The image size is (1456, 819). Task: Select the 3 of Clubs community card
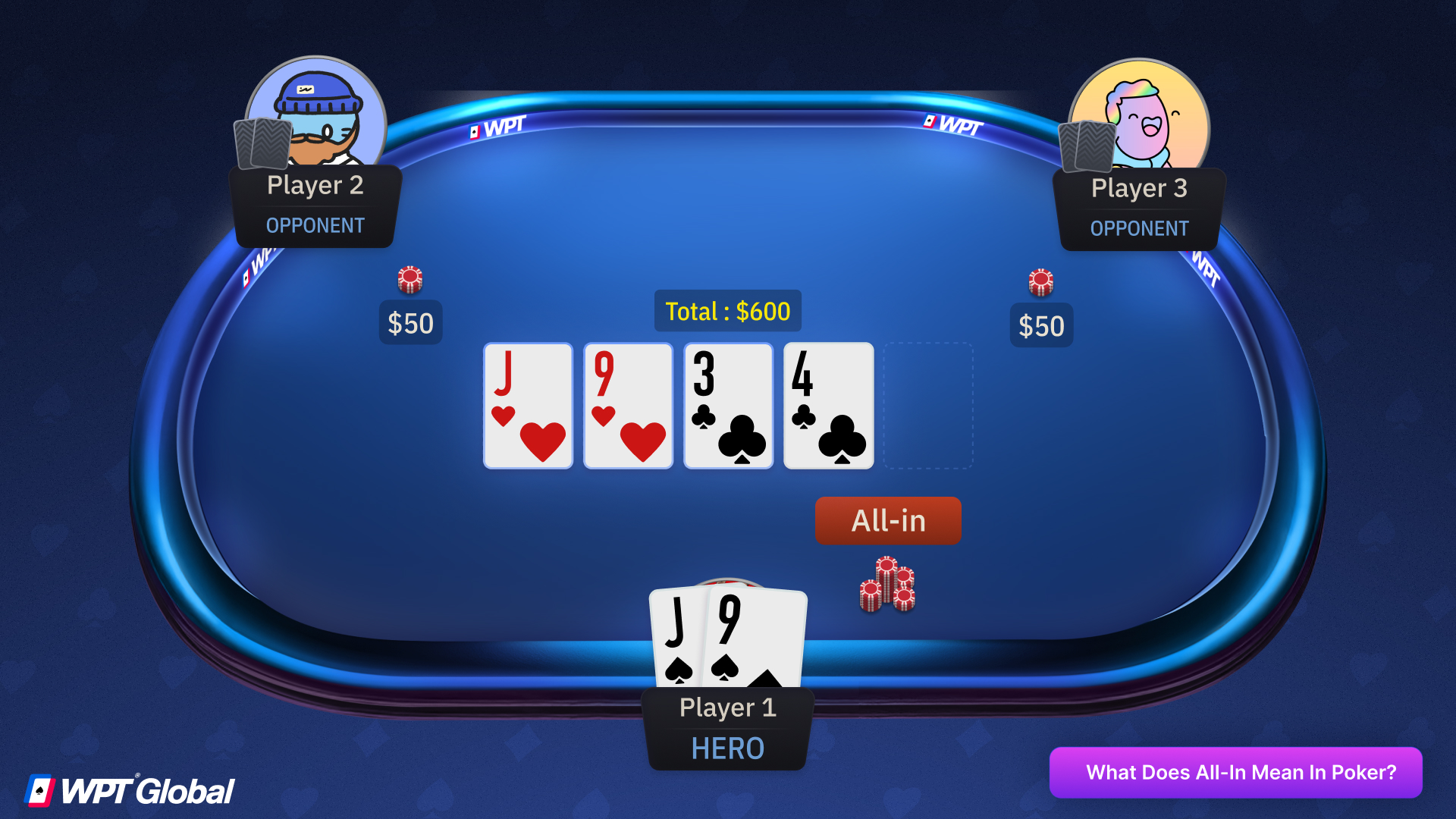point(727,406)
